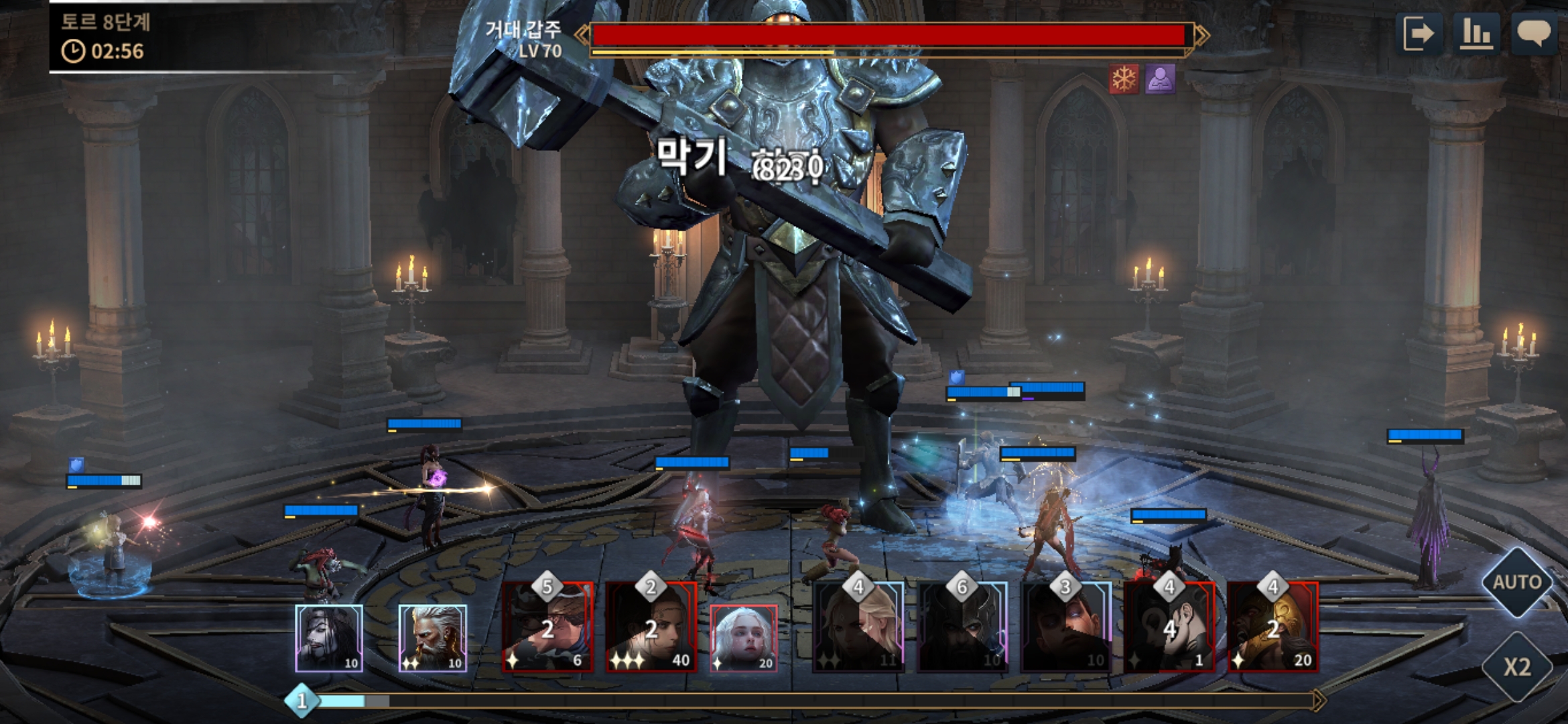Image resolution: width=1568 pixels, height=724 pixels.
Task: Open the battle statistics bar-chart panel
Action: [x=1476, y=34]
